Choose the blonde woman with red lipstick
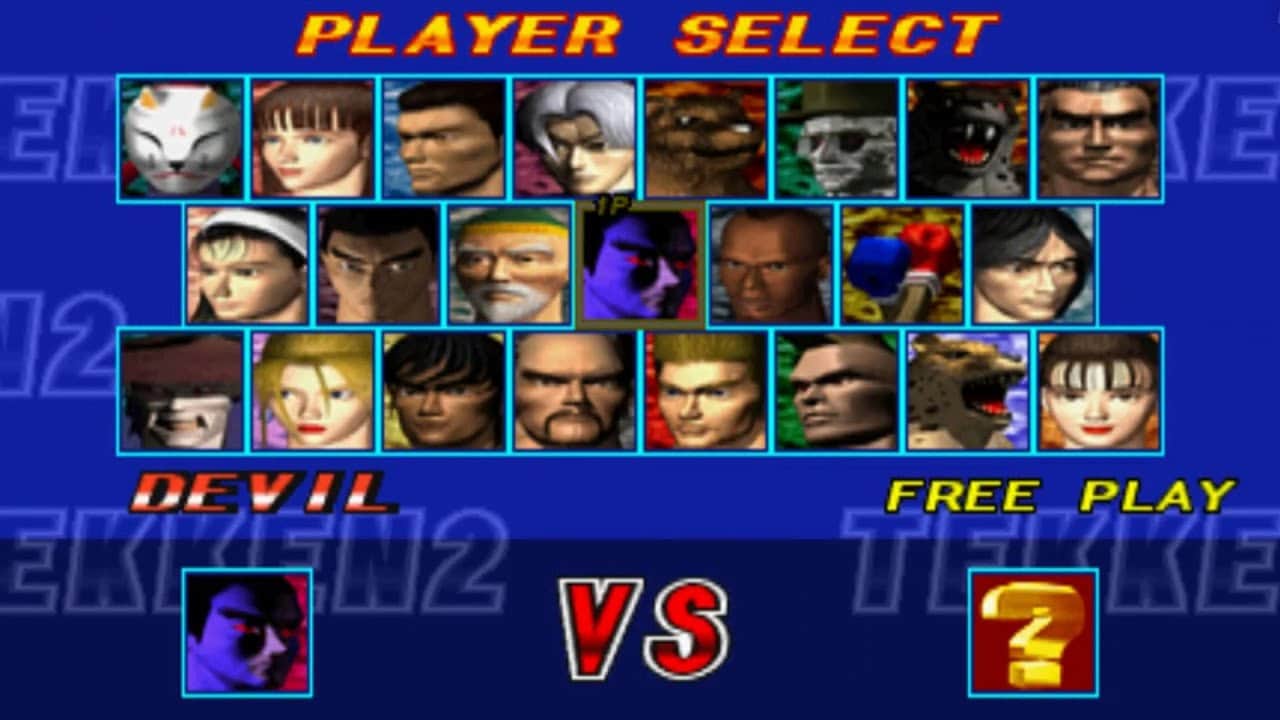This screenshot has height=720, width=1280. (313, 391)
